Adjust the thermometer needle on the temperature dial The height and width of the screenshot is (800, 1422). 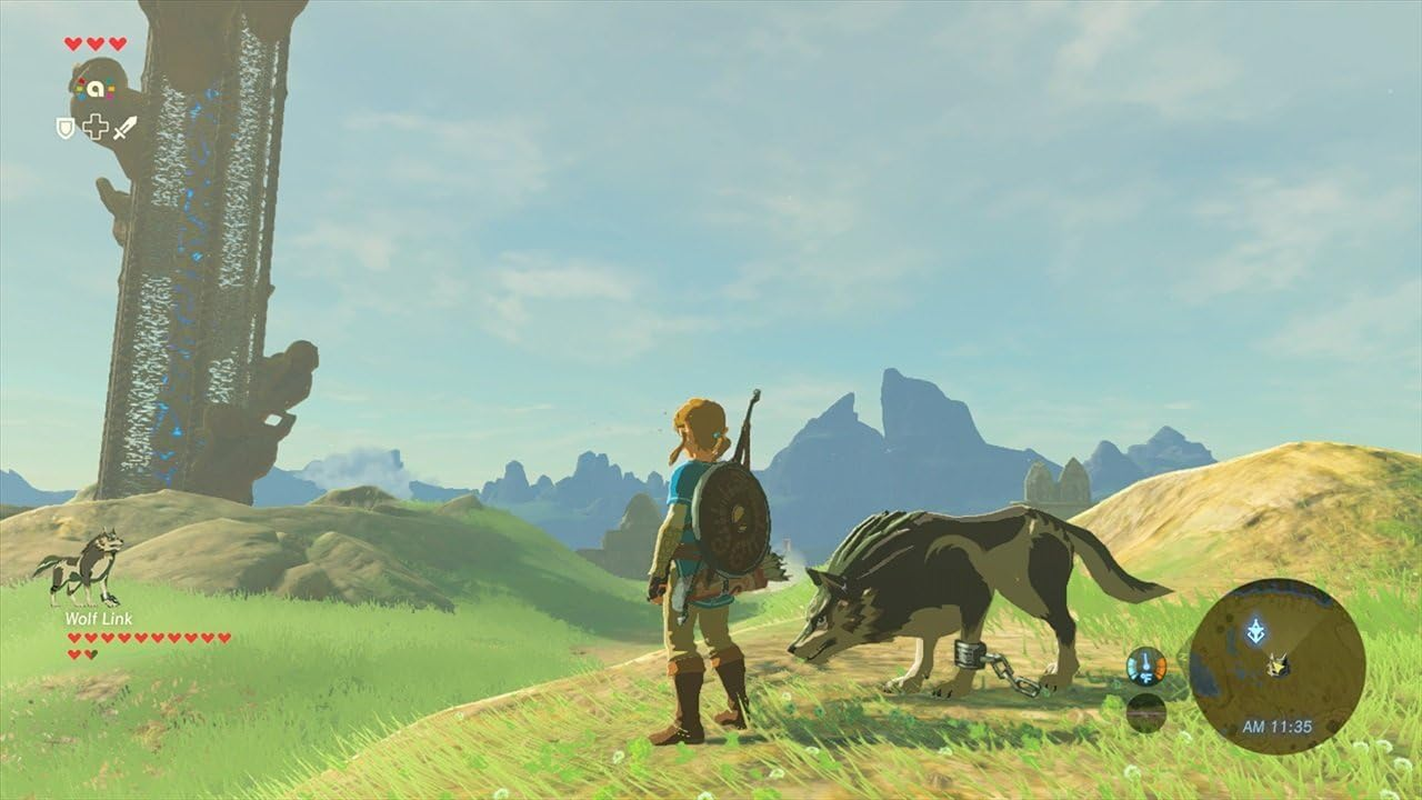click(1144, 662)
